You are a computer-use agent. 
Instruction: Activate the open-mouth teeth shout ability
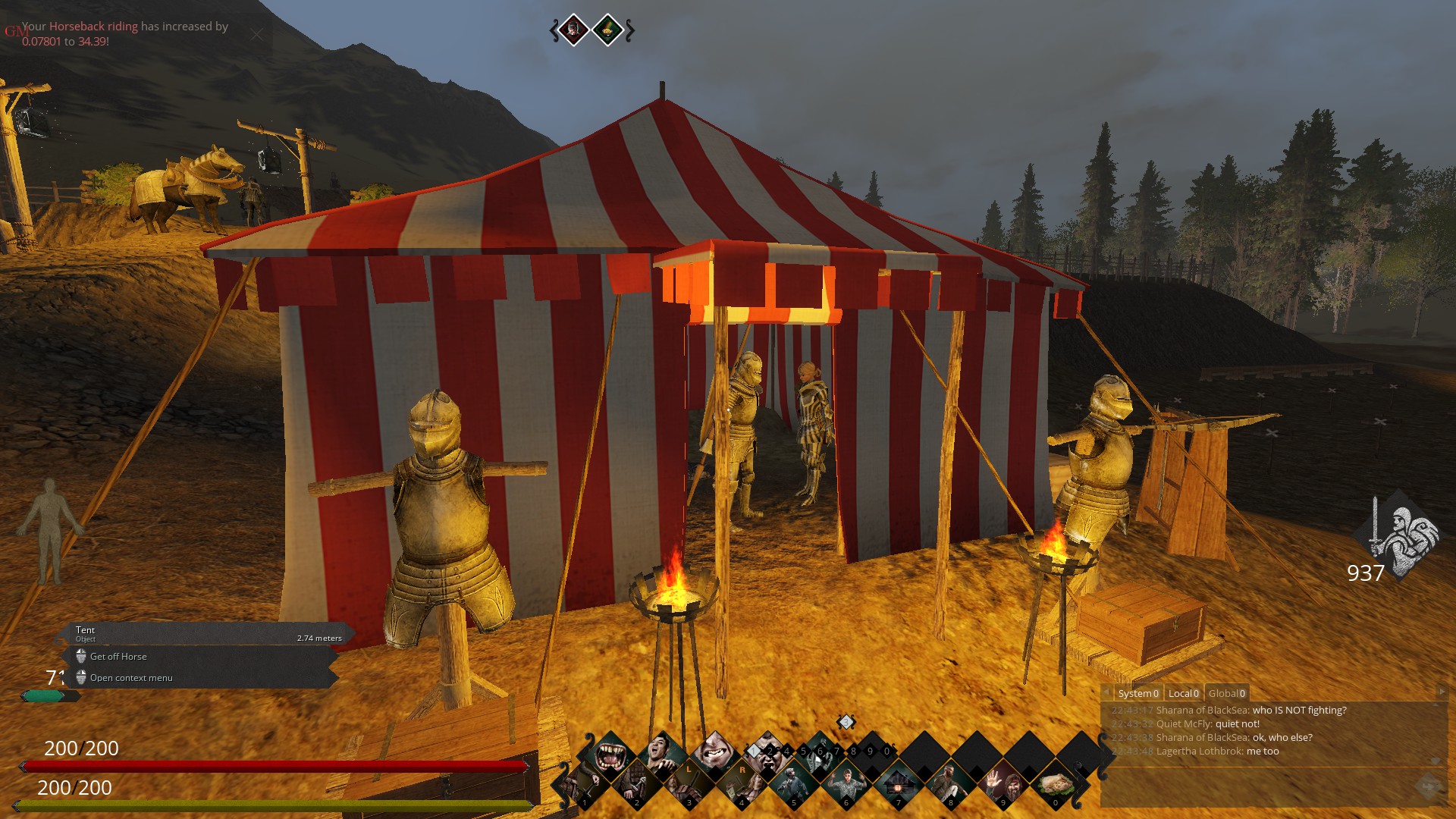[x=610, y=756]
